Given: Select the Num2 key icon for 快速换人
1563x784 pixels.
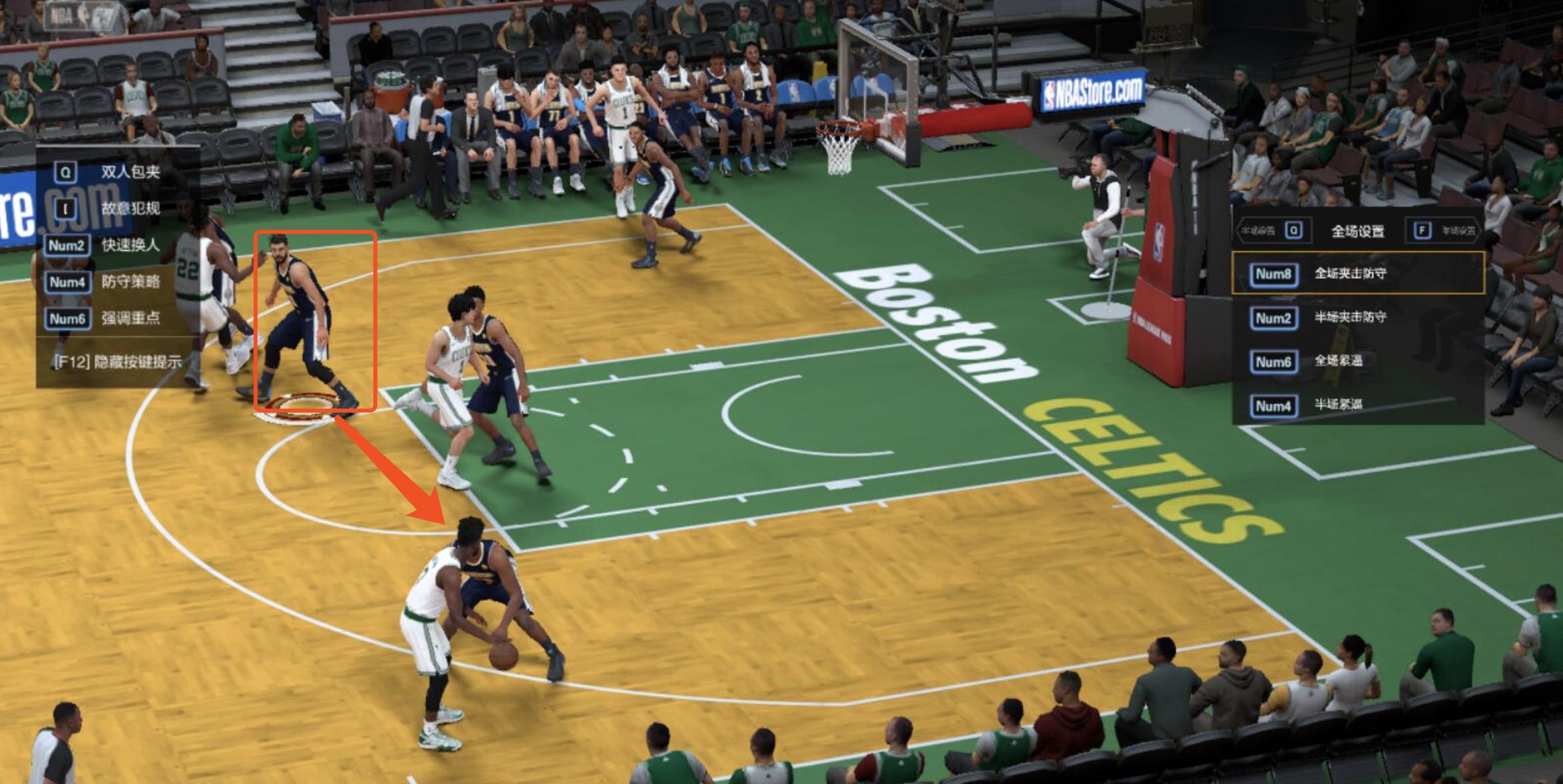Looking at the screenshot, I should click(68, 246).
